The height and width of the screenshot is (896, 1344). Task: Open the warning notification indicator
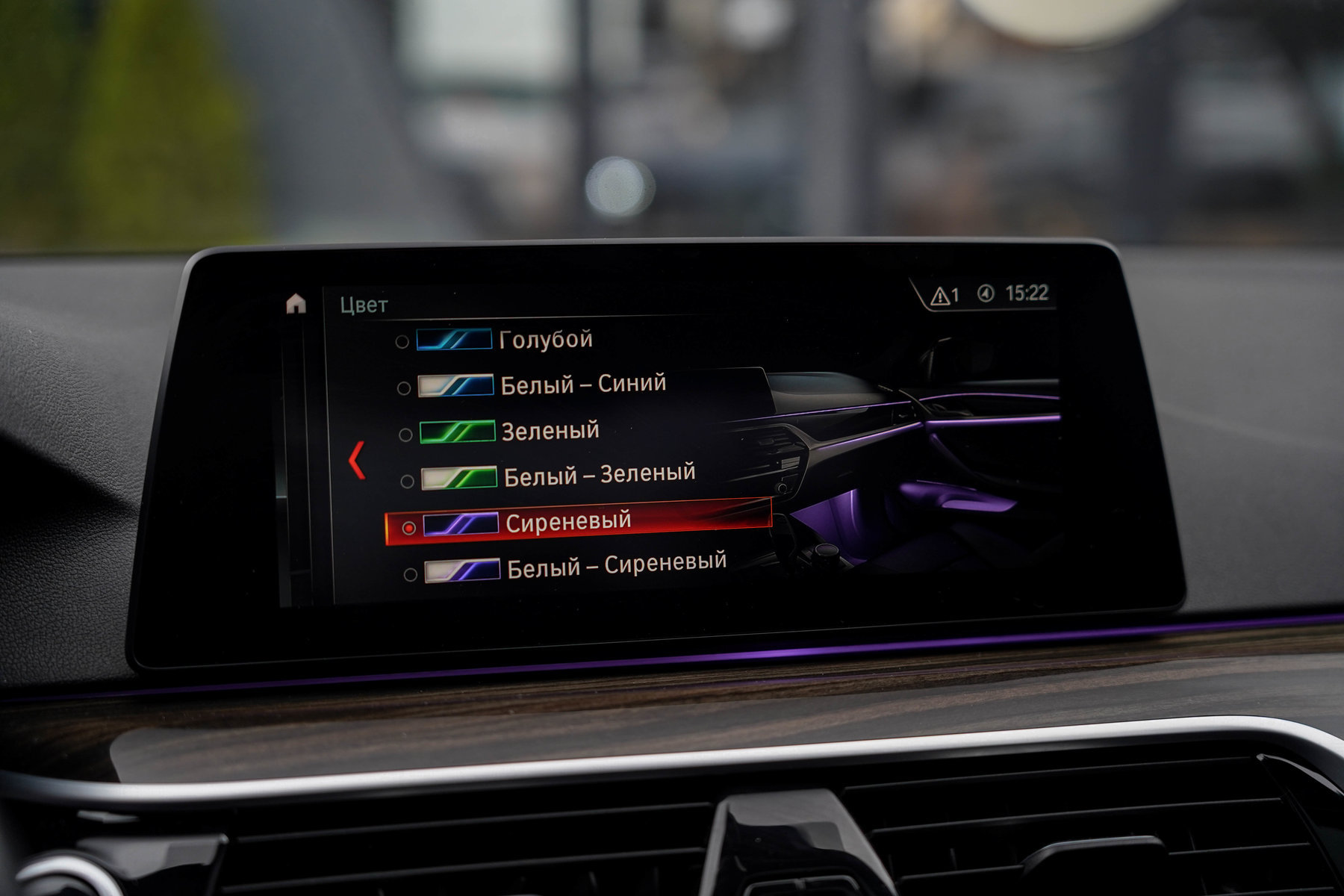coord(945,296)
